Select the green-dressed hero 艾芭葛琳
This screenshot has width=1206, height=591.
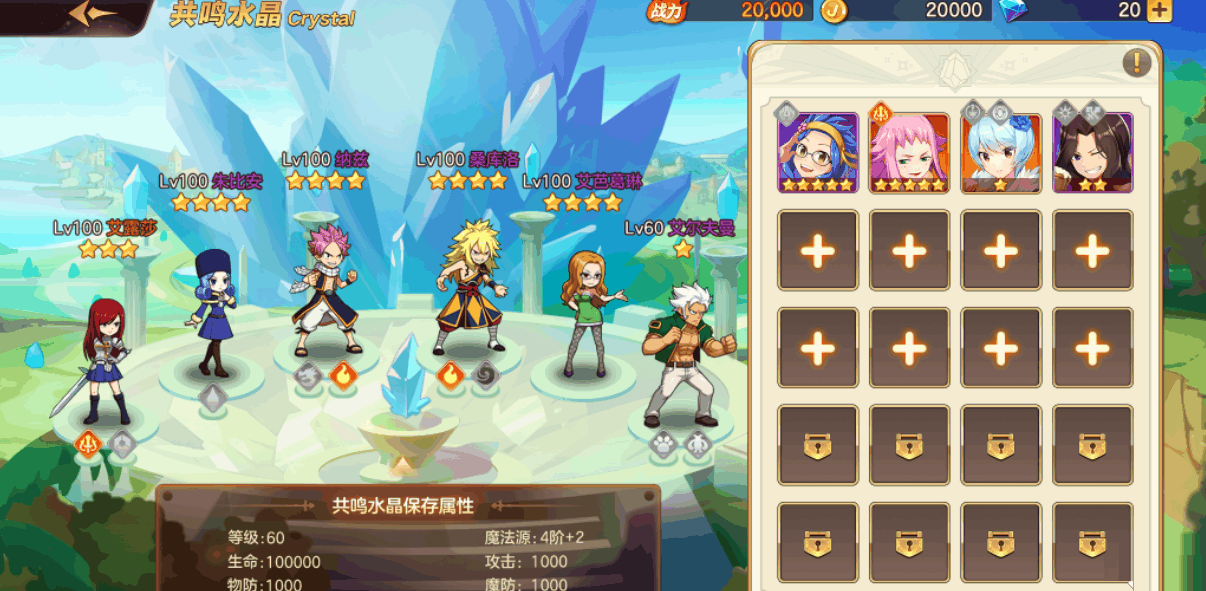[x=590, y=314]
